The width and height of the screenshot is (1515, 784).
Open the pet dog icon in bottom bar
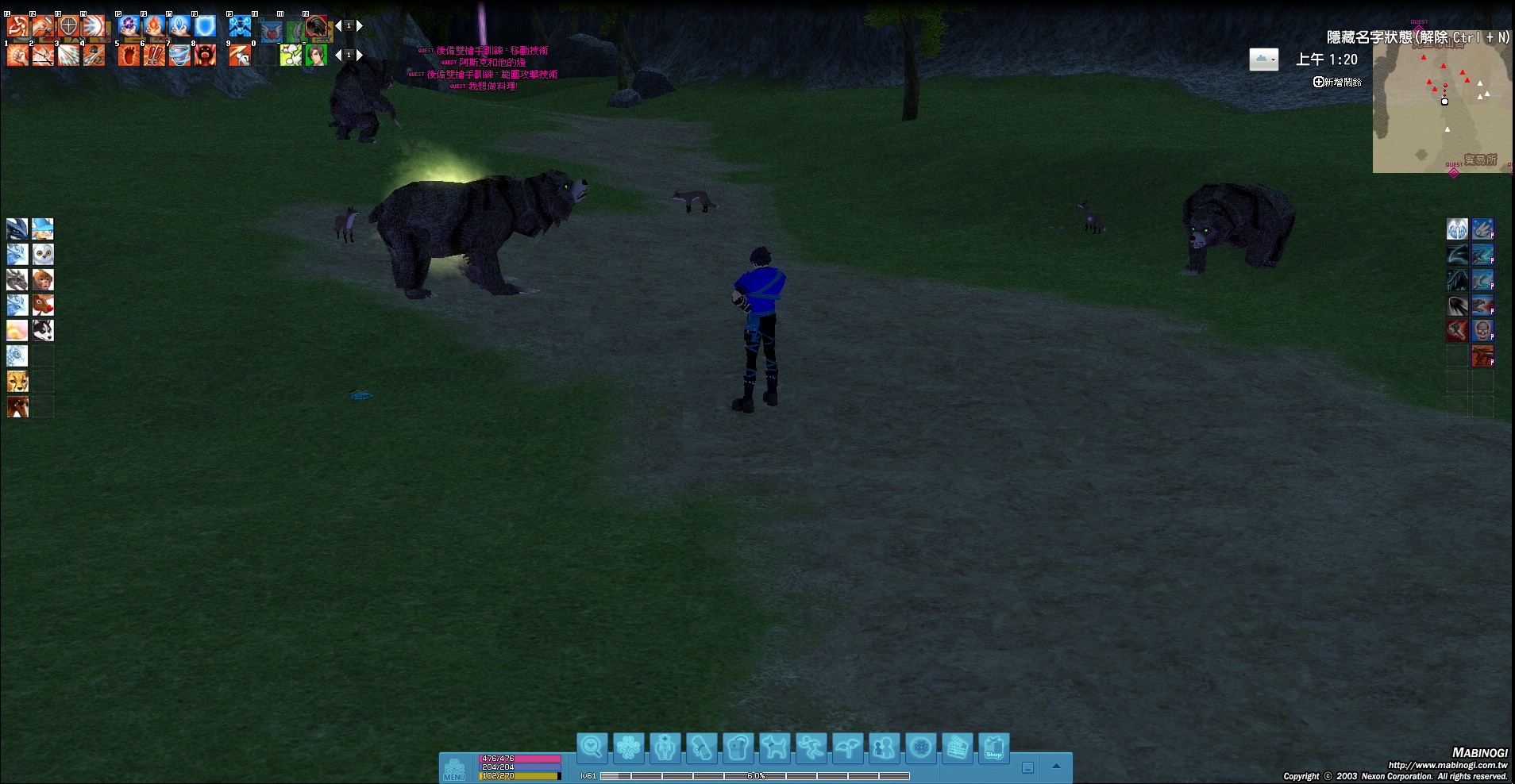pos(774,747)
